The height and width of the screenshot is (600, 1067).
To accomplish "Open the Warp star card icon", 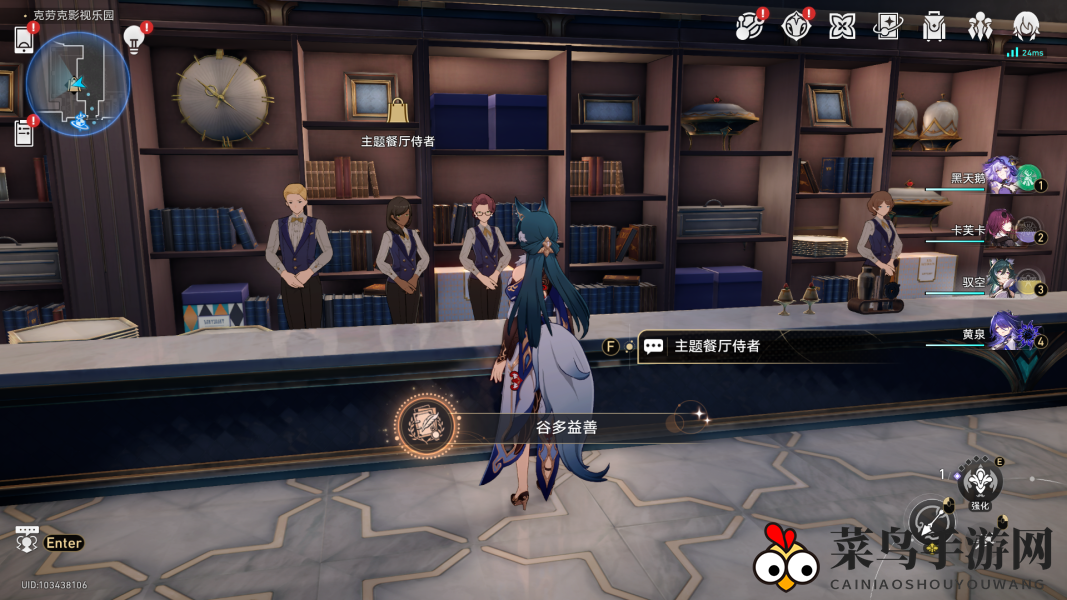I will pos(888,26).
